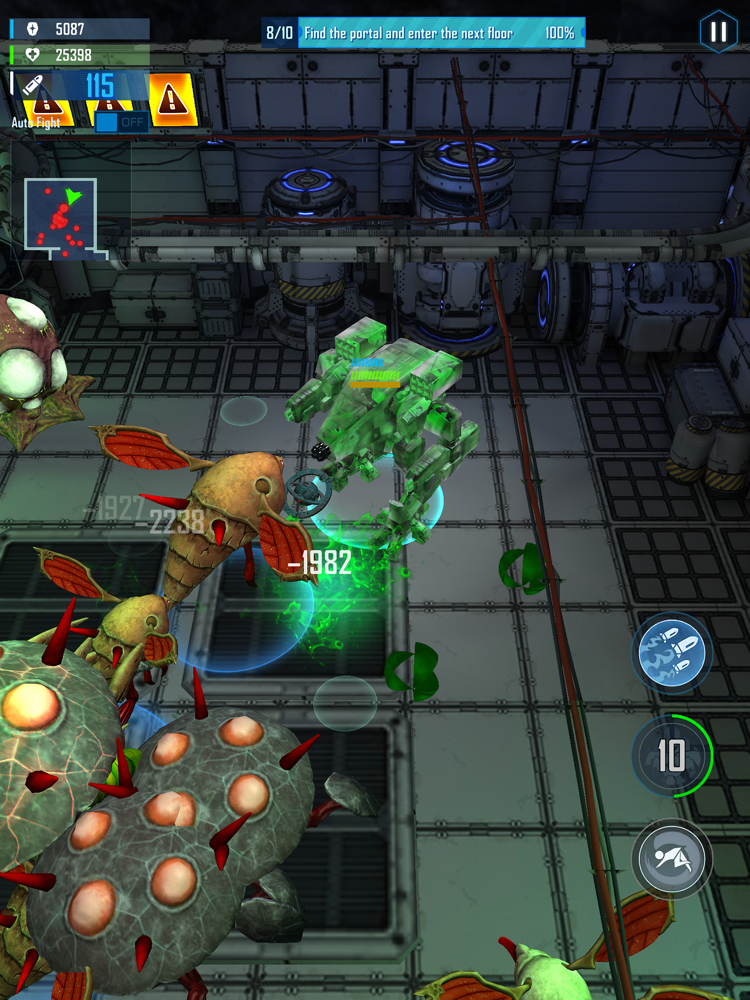750x1000 pixels.
Task: Tap the ability on cooldown showing 10
Action: click(671, 757)
